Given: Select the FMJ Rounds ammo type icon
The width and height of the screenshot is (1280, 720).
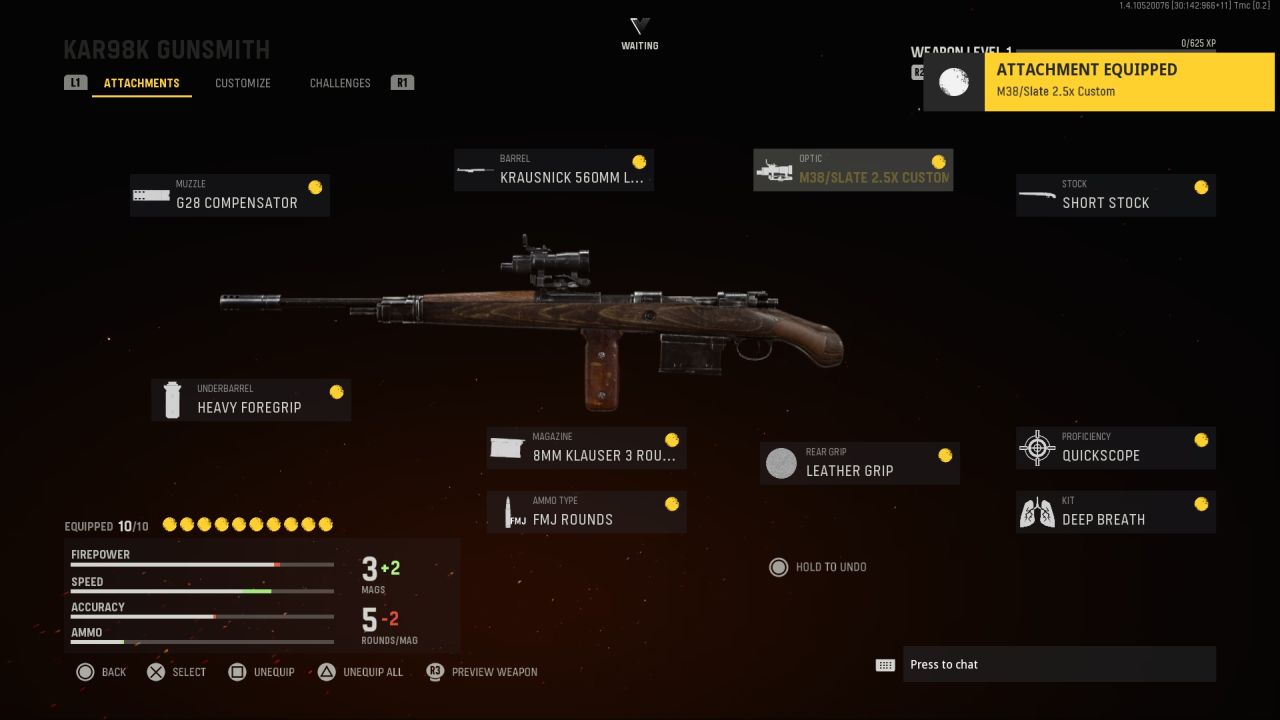Looking at the screenshot, I should 510,511.
